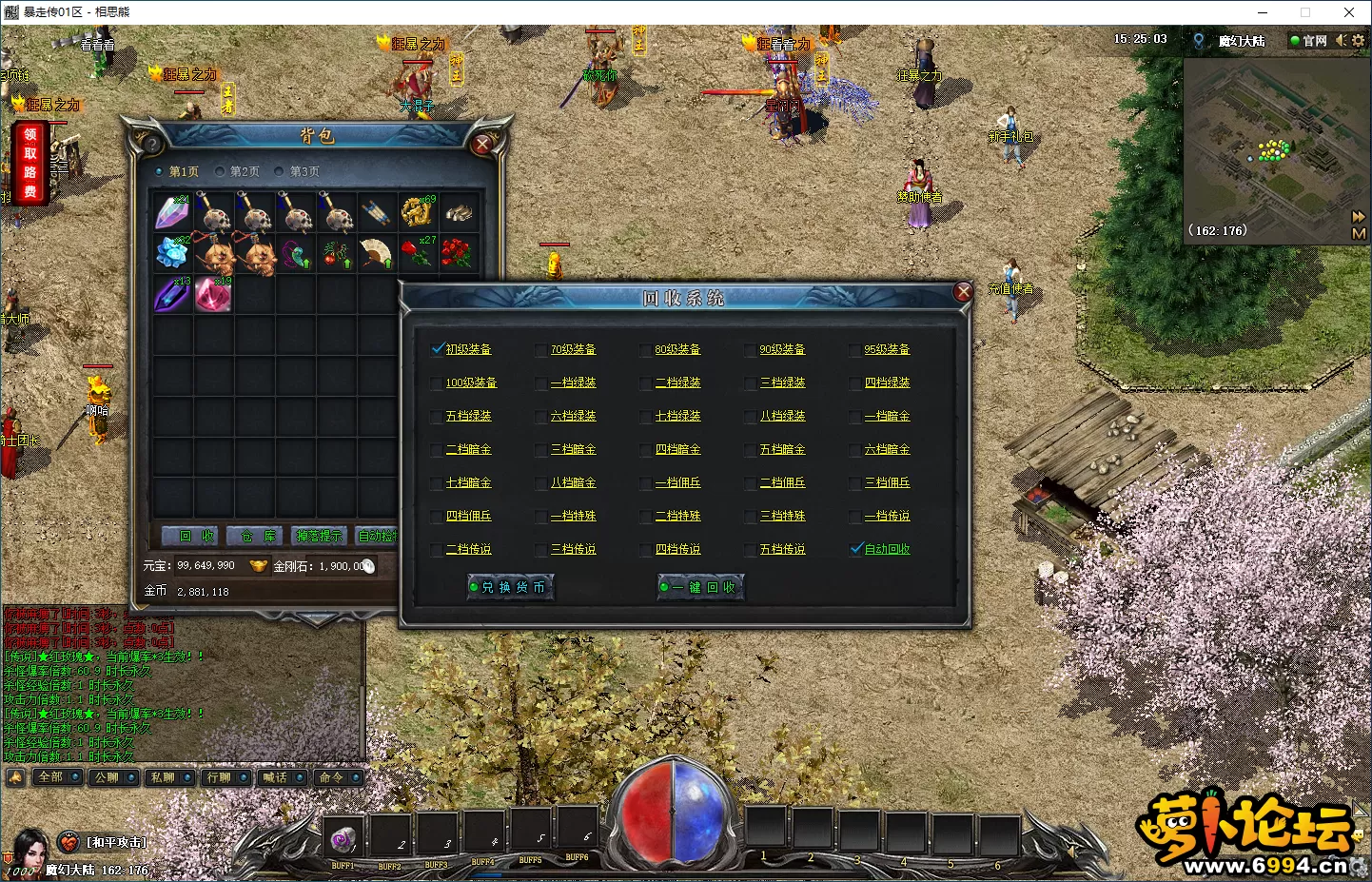Click the 兑换货币 button
This screenshot has width=1372, height=882.
click(x=511, y=587)
